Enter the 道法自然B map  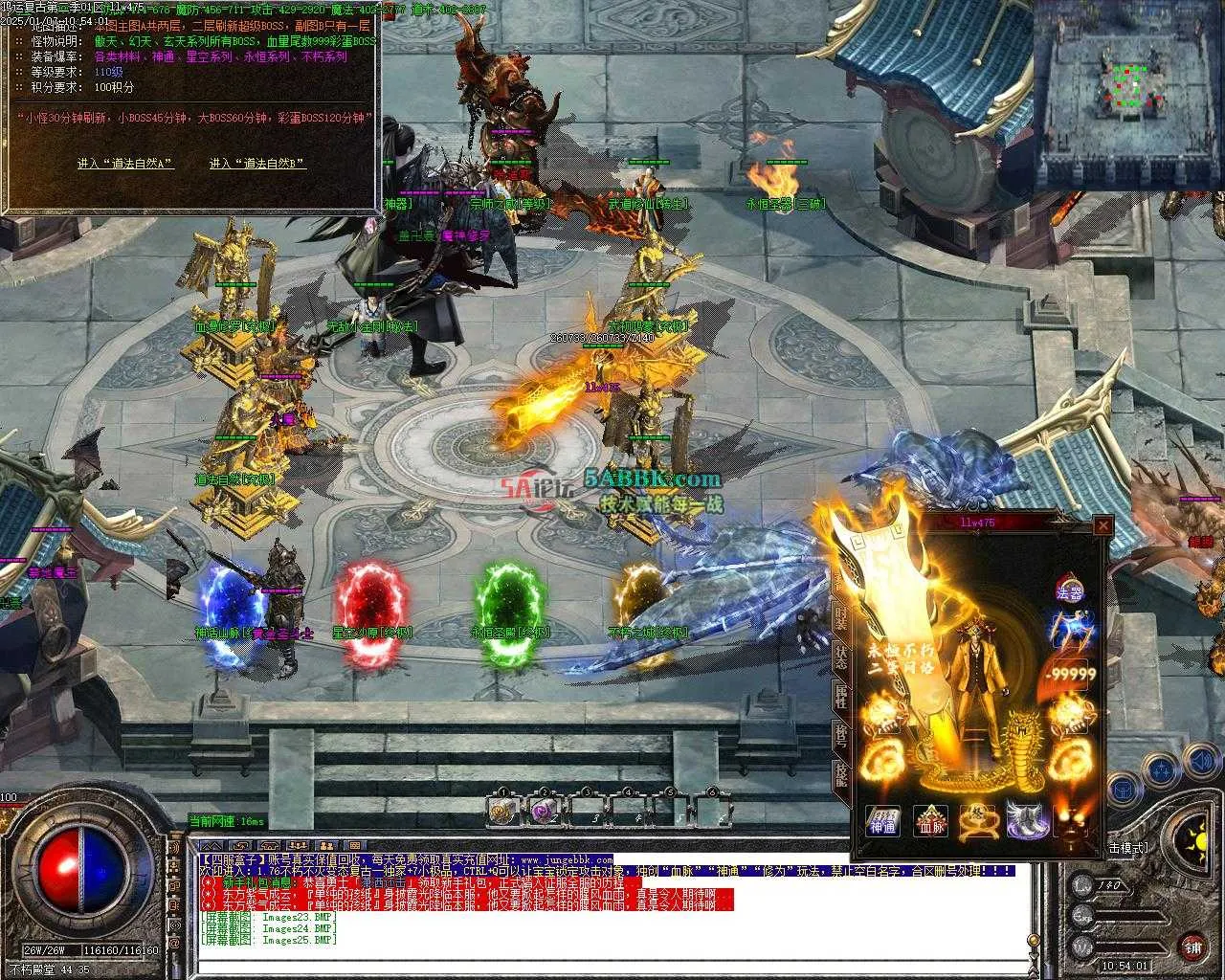256,164
